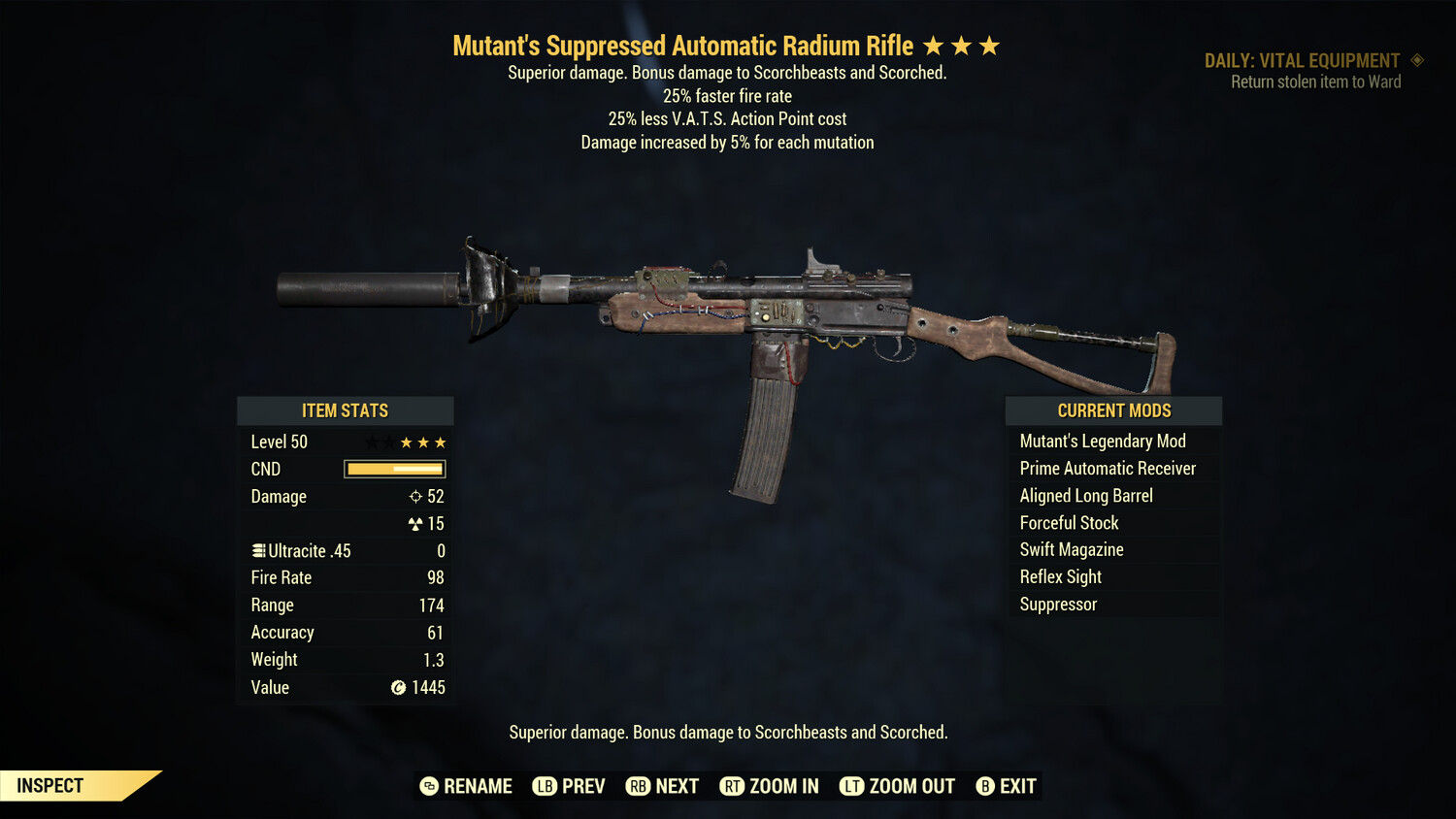Select the CURRENT MODS panel header
1456x819 pixels.
pyautogui.click(x=1113, y=410)
